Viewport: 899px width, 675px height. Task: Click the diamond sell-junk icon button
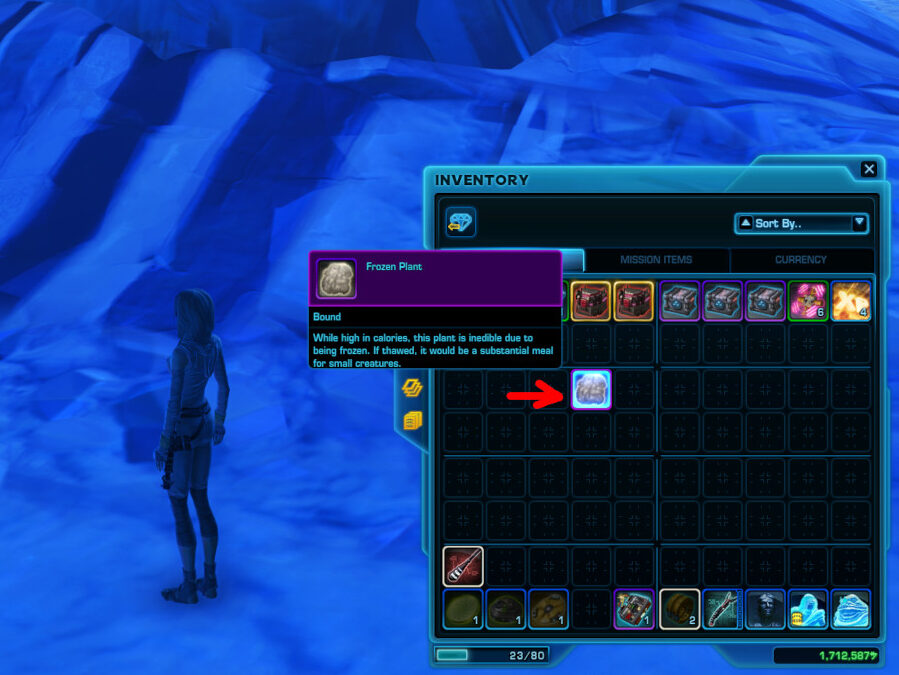[x=461, y=223]
